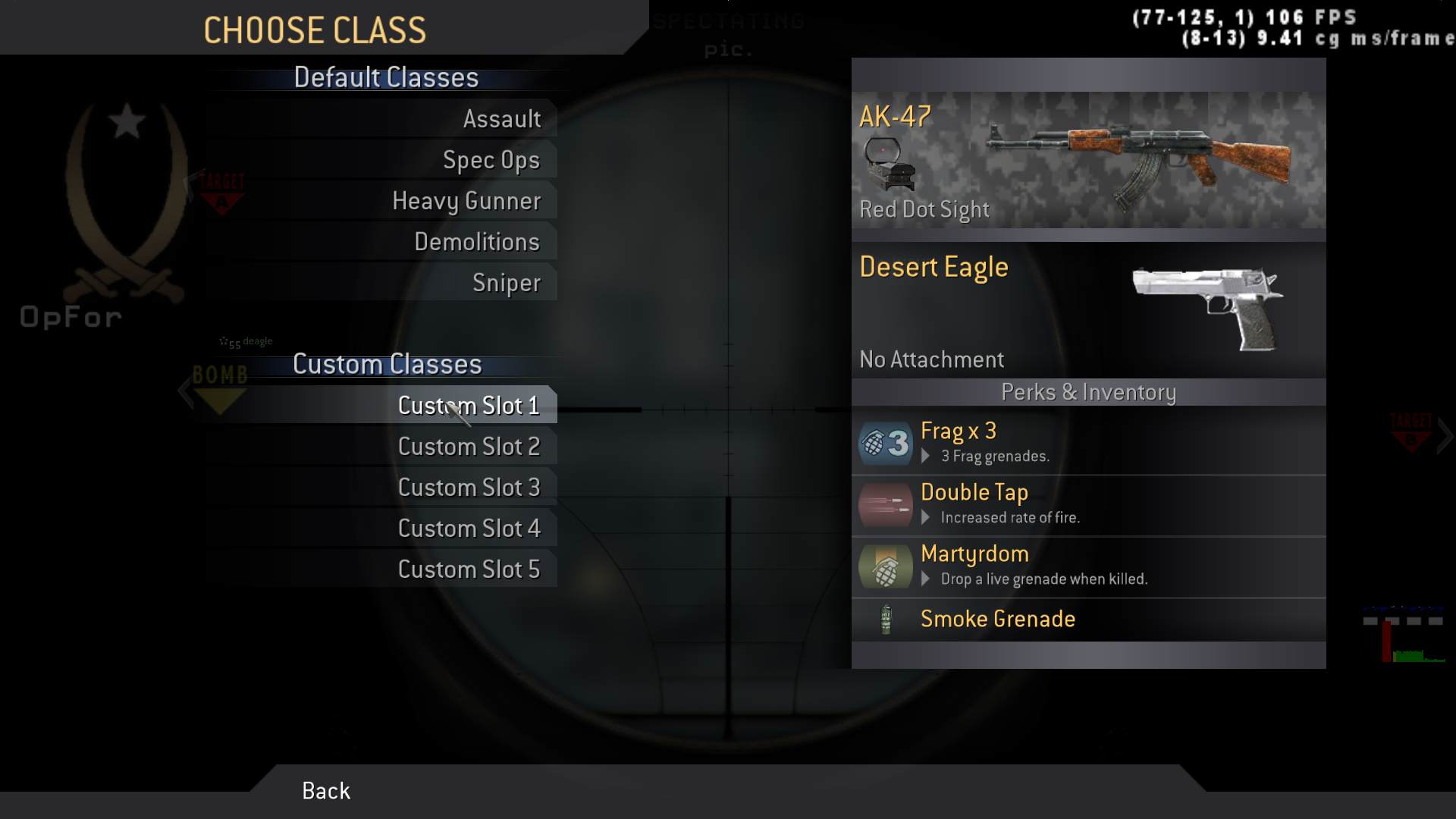Click the Frag x 3 grenade icon

coord(884,444)
